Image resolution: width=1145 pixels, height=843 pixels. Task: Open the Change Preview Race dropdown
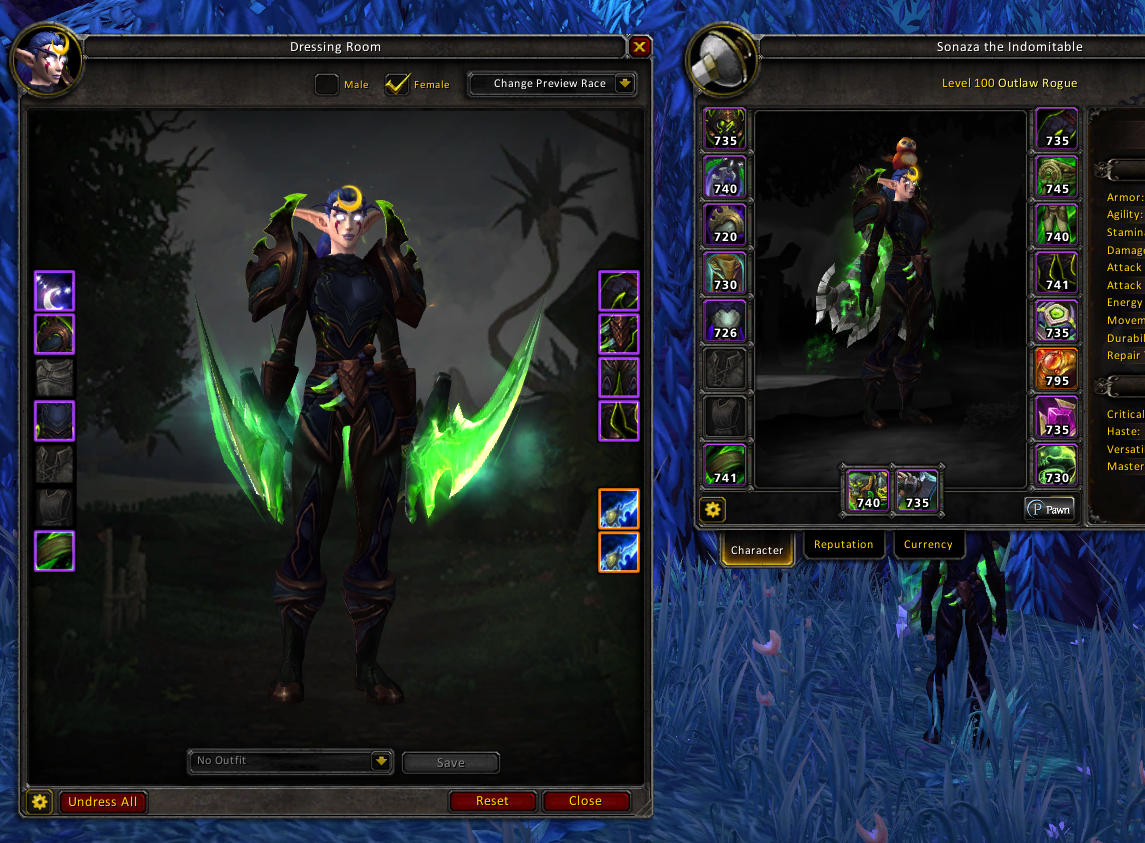point(552,84)
